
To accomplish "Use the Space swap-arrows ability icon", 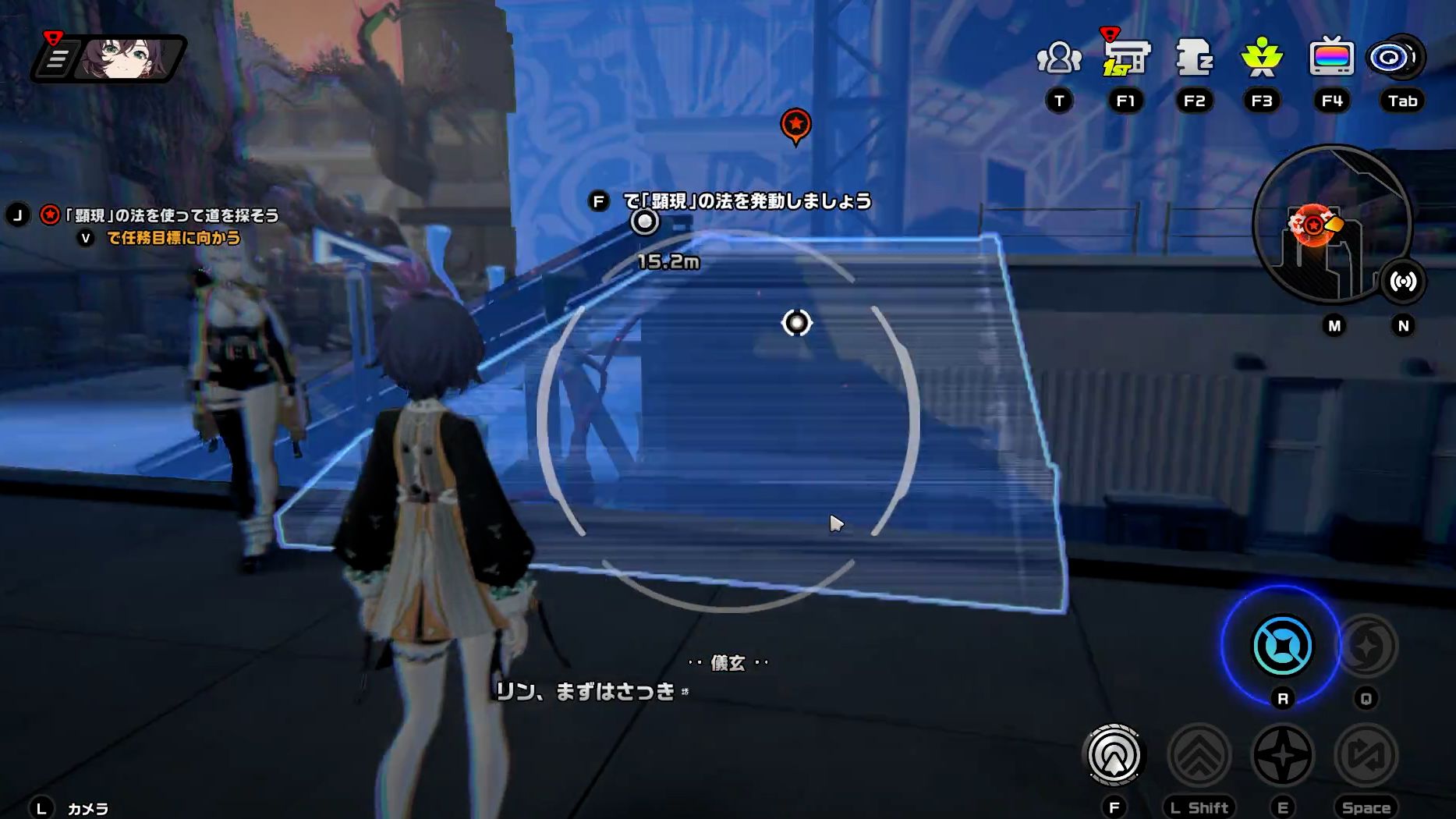I will 1366,755.
